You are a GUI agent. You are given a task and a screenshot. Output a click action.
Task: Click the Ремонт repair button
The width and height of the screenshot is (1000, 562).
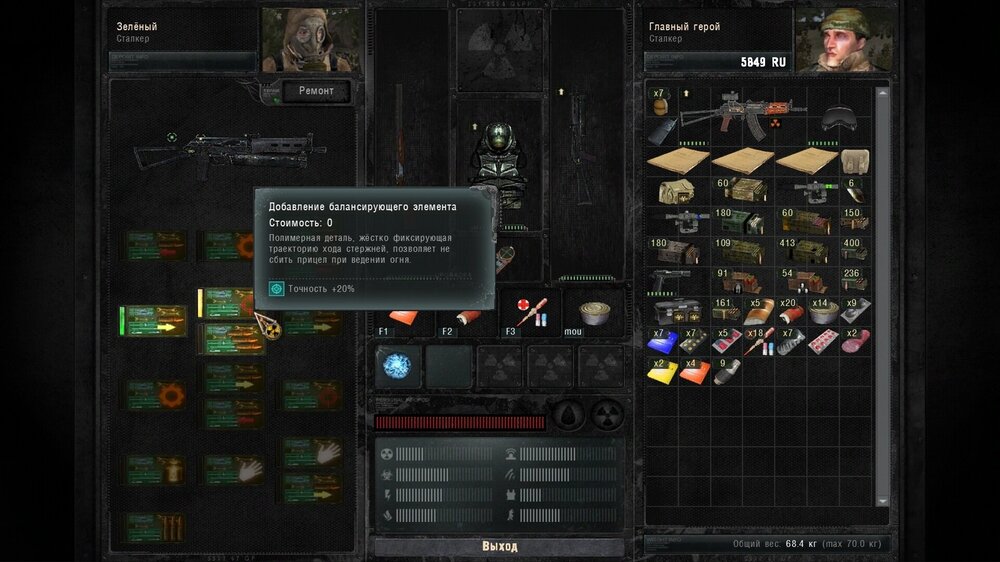316,92
